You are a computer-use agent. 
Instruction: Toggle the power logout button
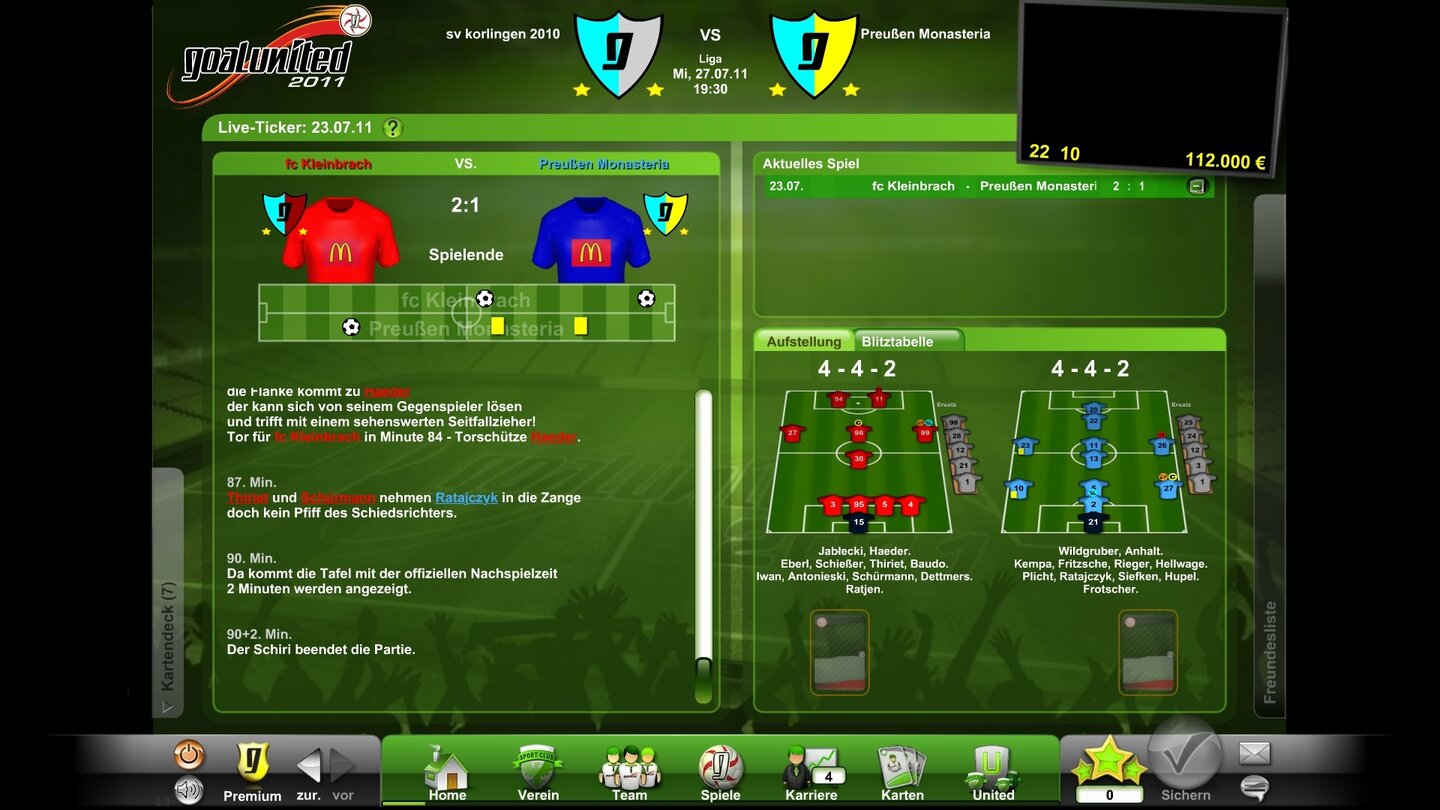(x=188, y=755)
